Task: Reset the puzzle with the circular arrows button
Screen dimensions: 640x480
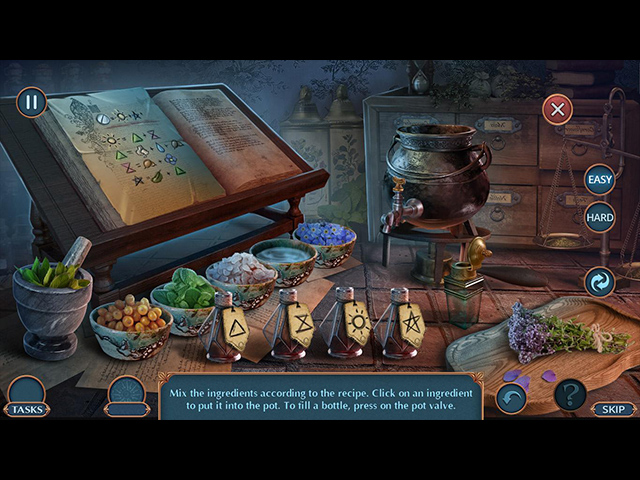Action: [x=600, y=282]
